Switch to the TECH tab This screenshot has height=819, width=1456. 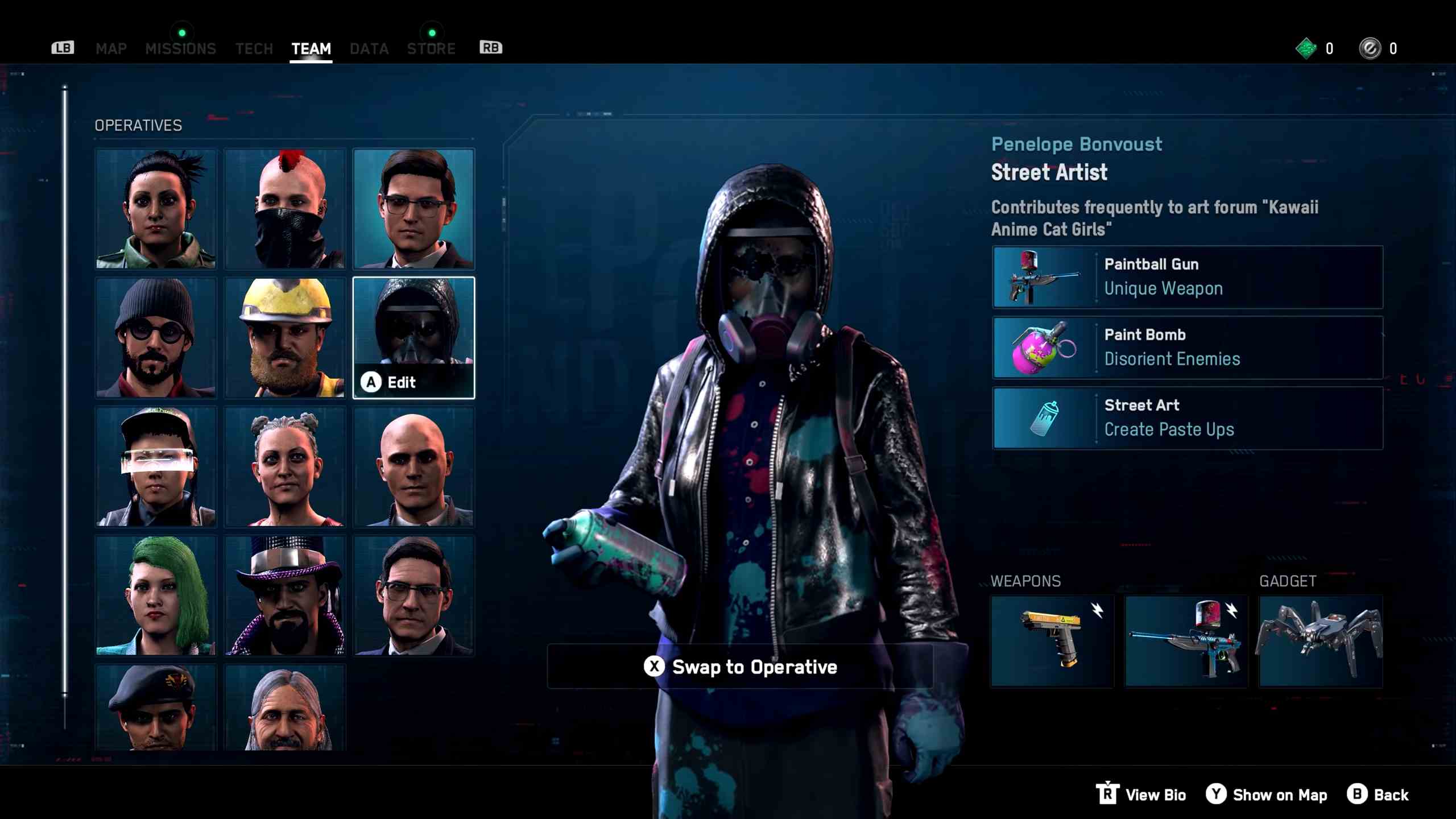coord(254,48)
